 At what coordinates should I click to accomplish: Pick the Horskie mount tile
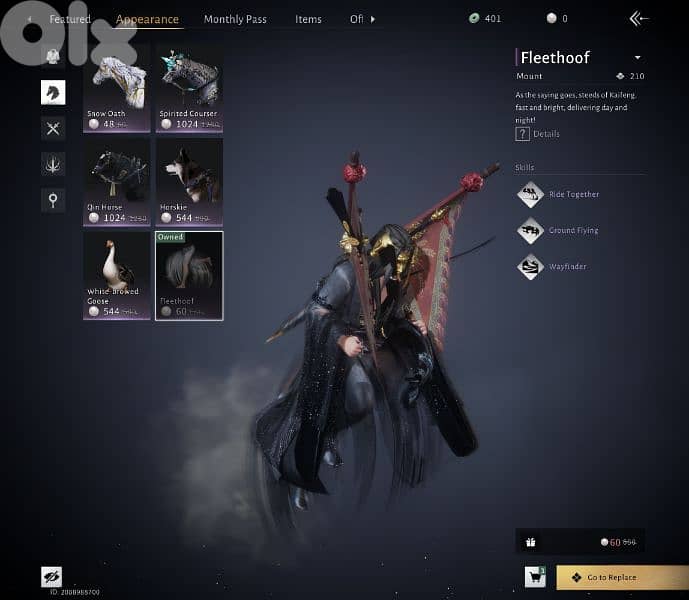click(189, 182)
